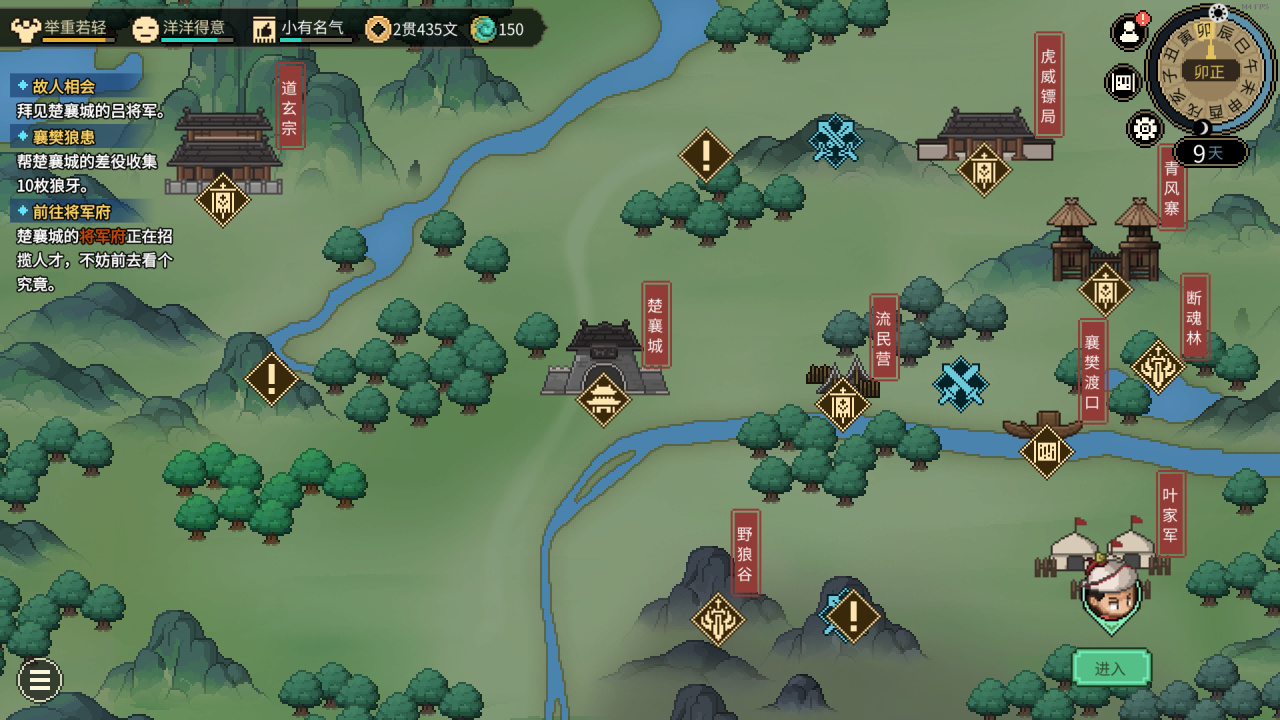
Task: Click the exclamation event marker near 野狼谷
Action: [x=853, y=616]
